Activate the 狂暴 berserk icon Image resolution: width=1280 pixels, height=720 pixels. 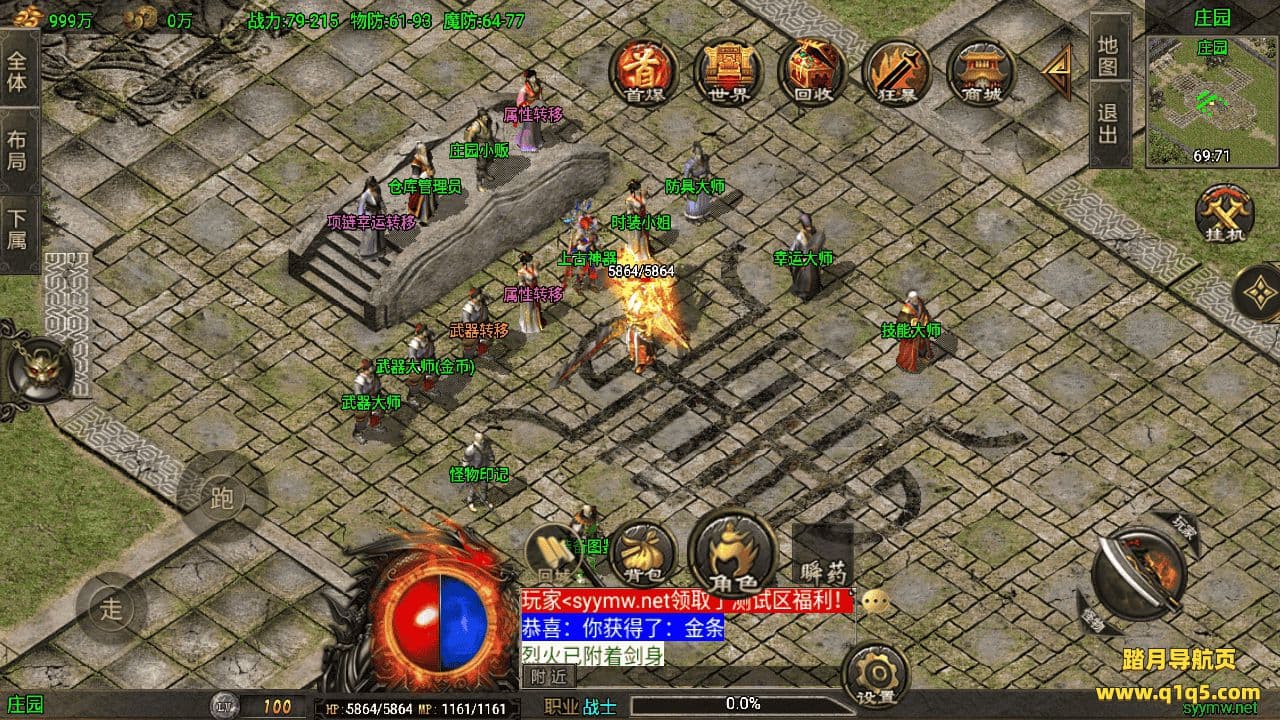click(896, 71)
